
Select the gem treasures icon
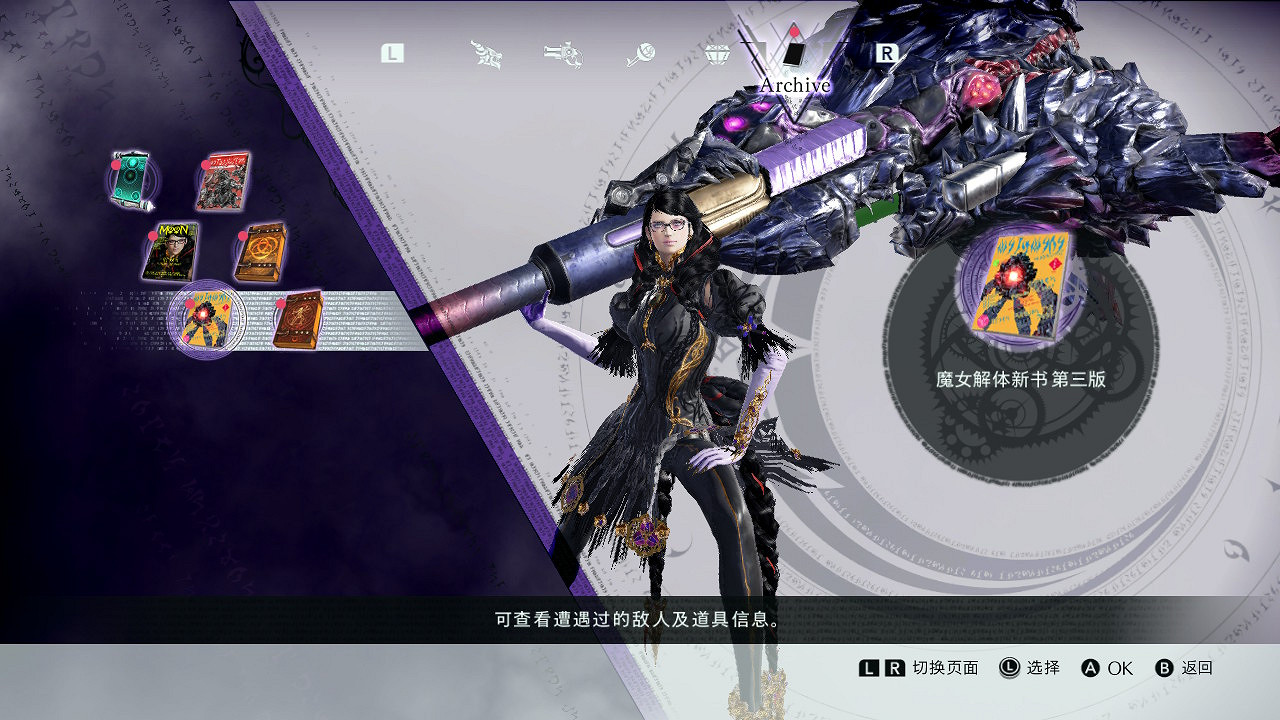(717, 53)
